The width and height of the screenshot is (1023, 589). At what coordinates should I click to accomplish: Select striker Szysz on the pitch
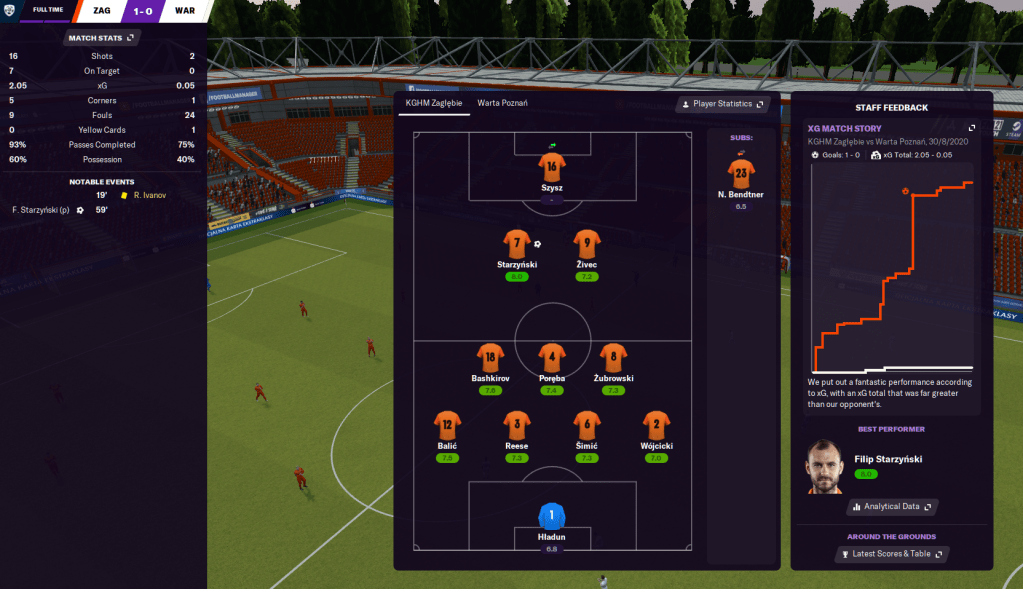551,166
